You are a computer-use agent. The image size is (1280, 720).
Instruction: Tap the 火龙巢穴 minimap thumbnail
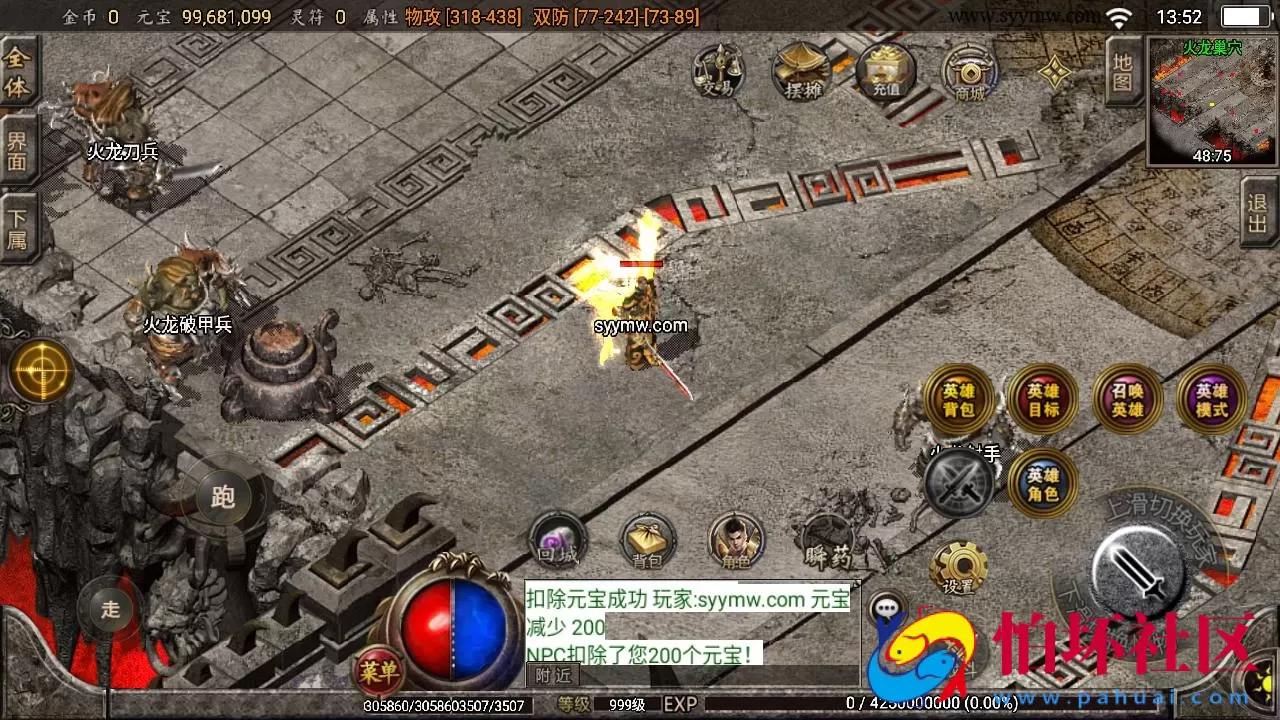[1210, 100]
